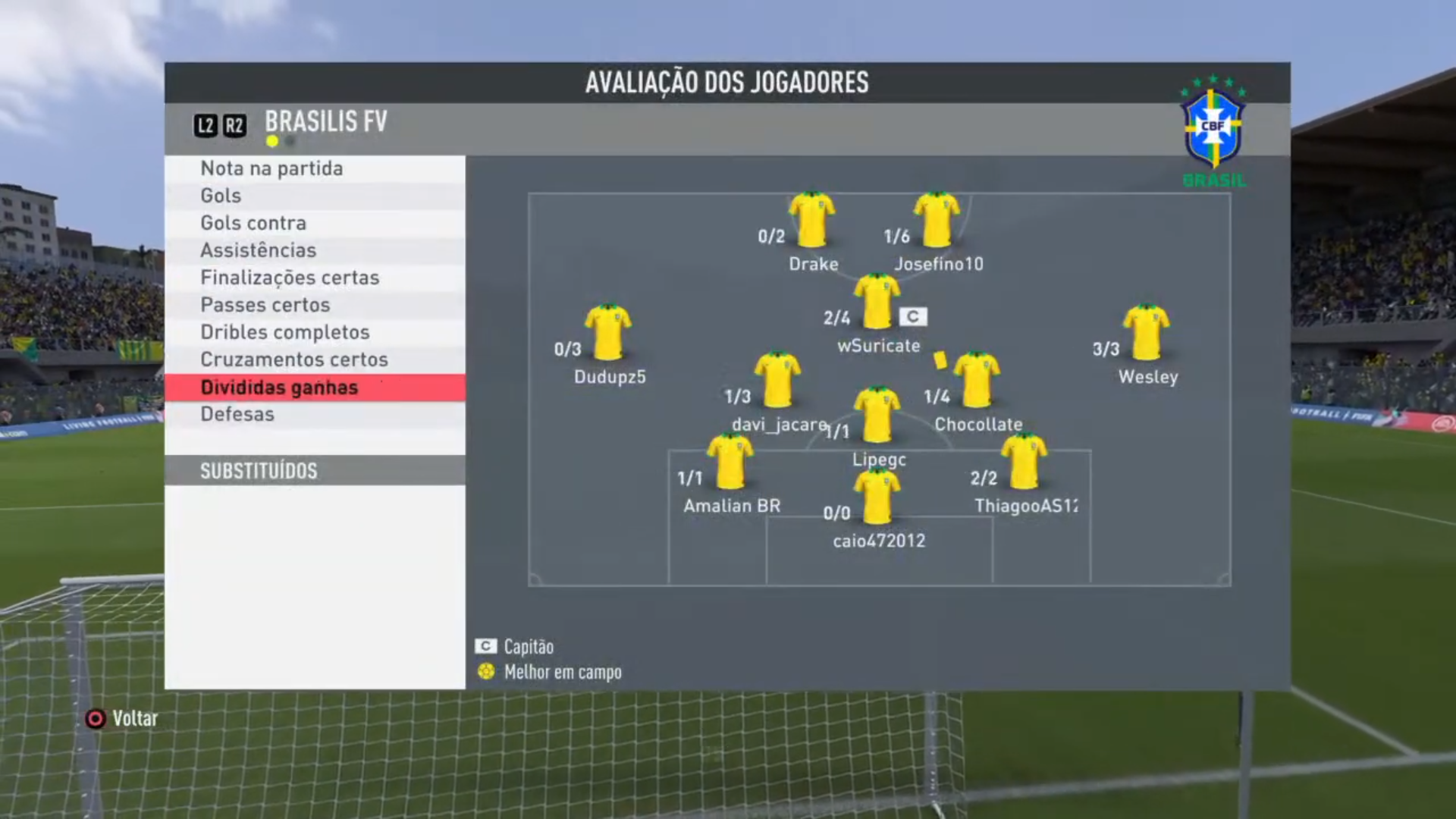Show 'Assistências' for the team

[x=314, y=250]
